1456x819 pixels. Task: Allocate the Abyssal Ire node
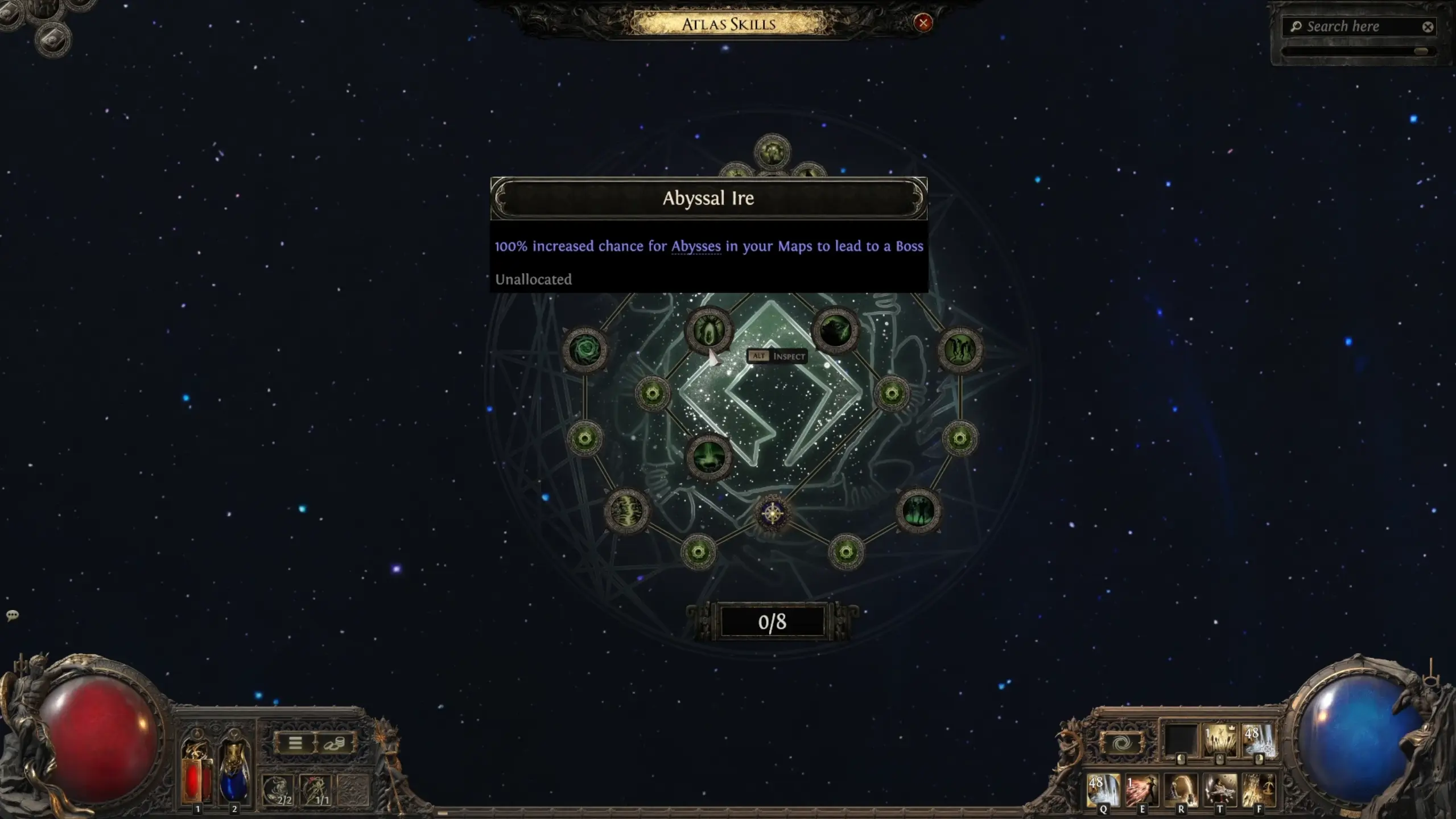(708, 330)
